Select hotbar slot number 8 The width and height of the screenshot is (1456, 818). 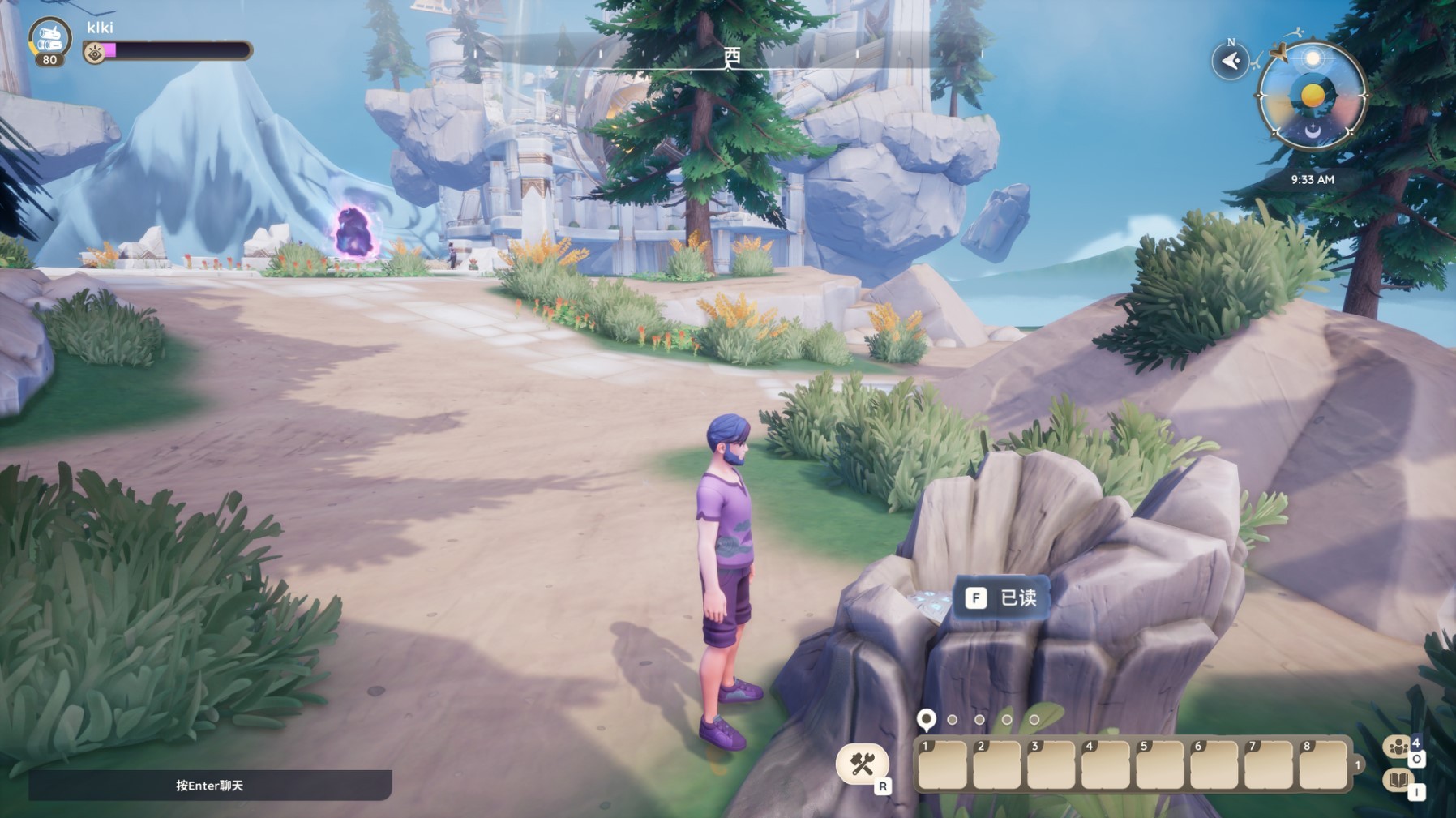click(x=1323, y=764)
